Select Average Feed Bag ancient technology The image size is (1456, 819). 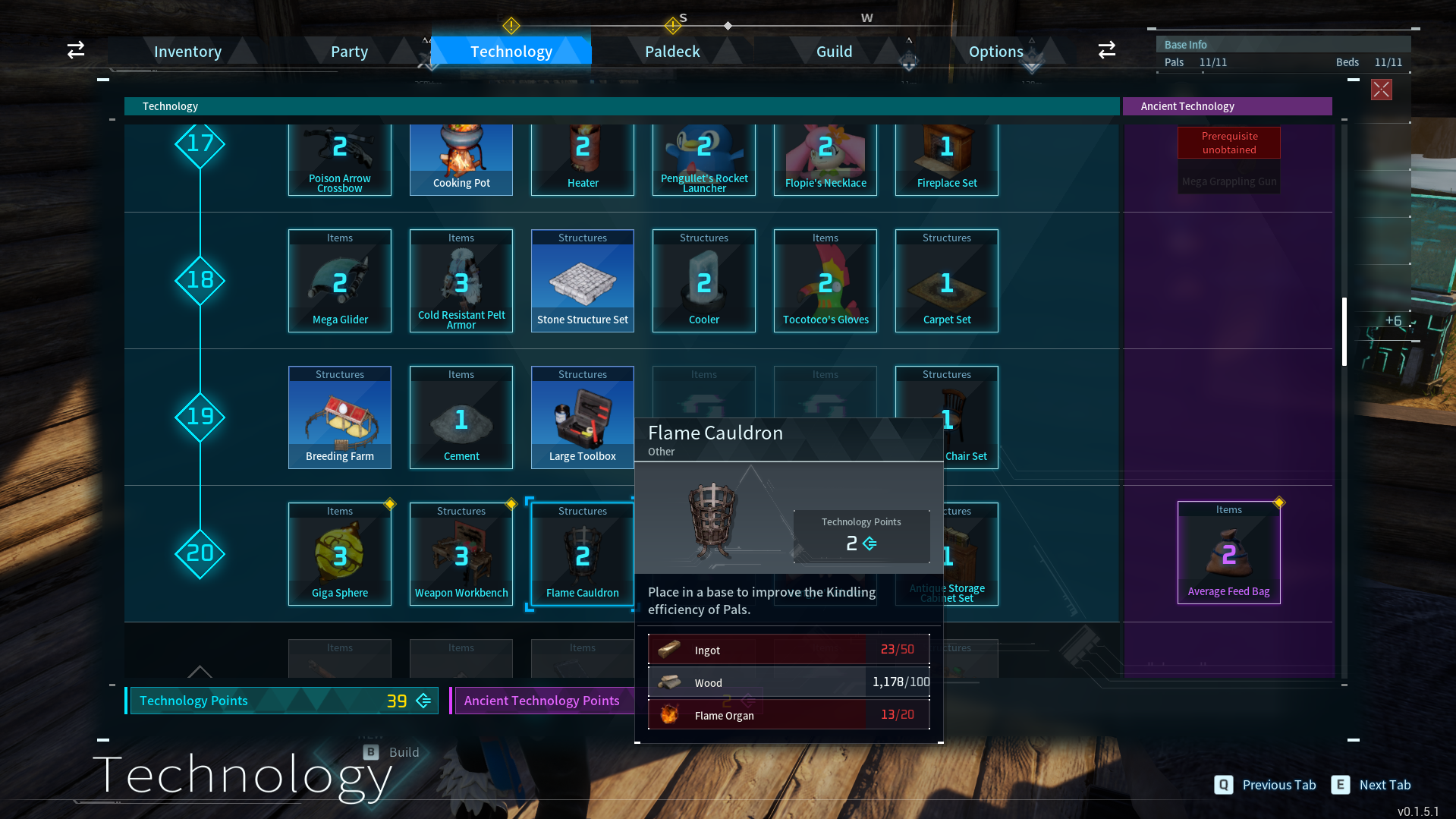click(1228, 553)
